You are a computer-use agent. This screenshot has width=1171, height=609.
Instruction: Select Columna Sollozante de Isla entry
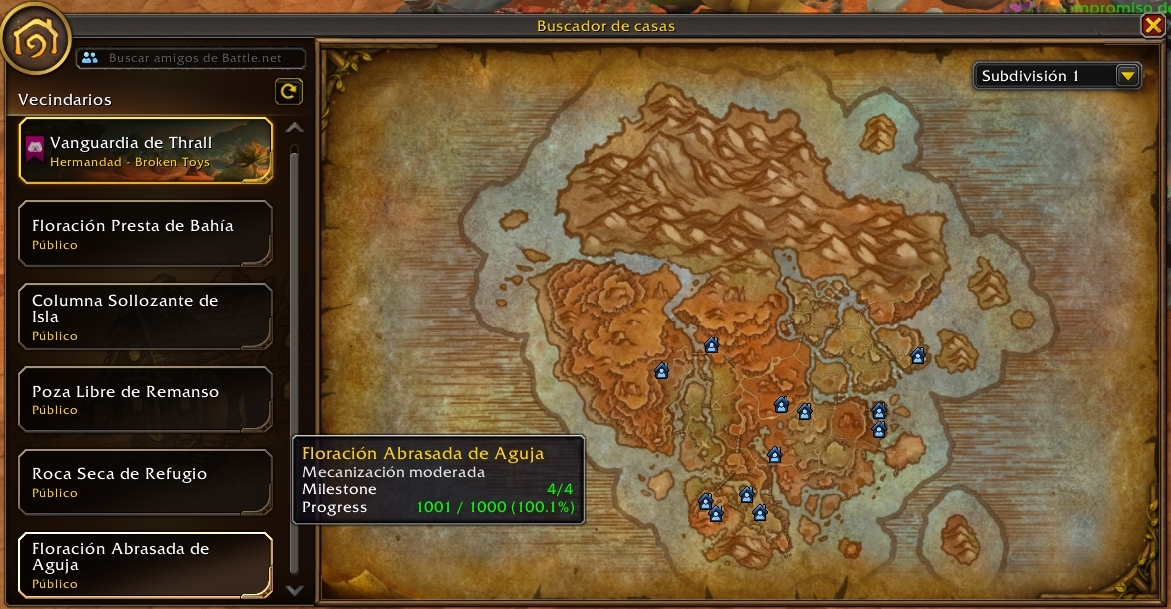coord(145,316)
